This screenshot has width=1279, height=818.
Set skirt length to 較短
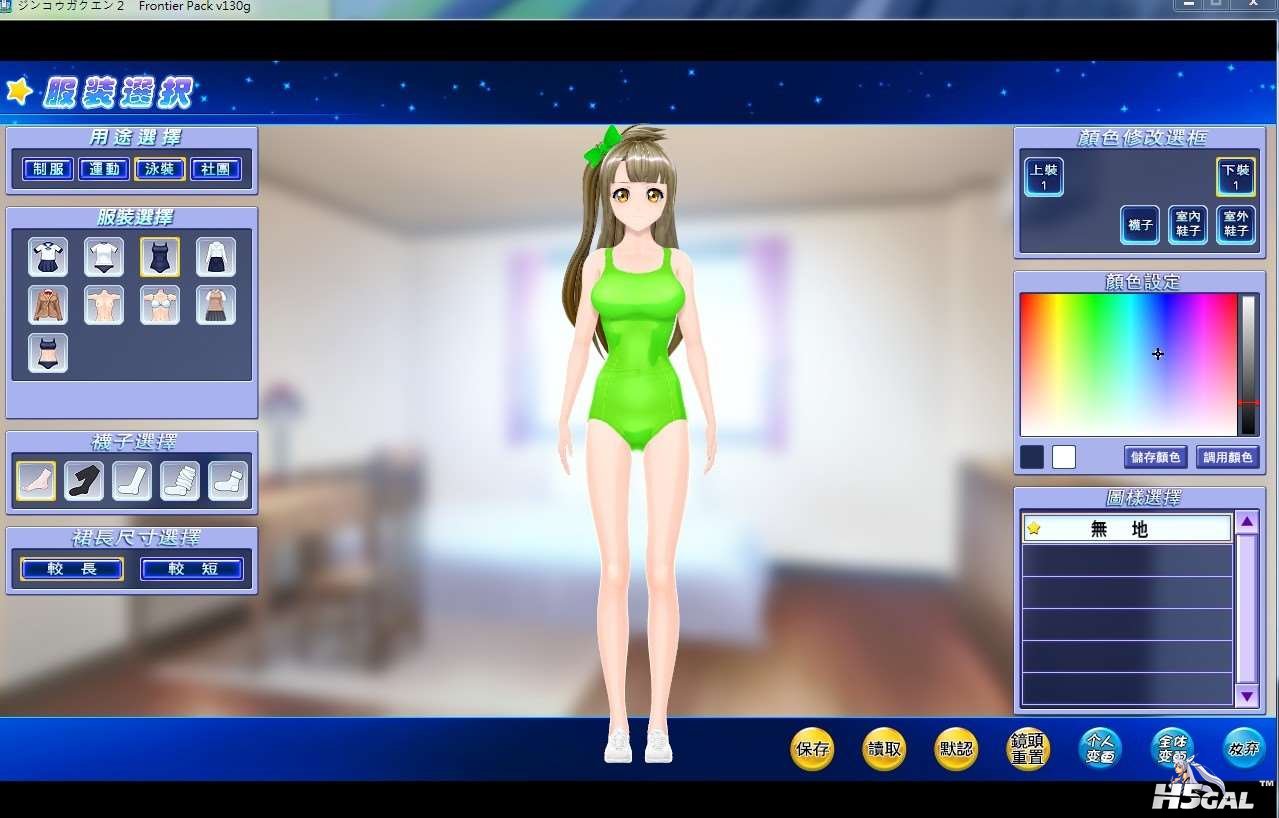point(191,569)
